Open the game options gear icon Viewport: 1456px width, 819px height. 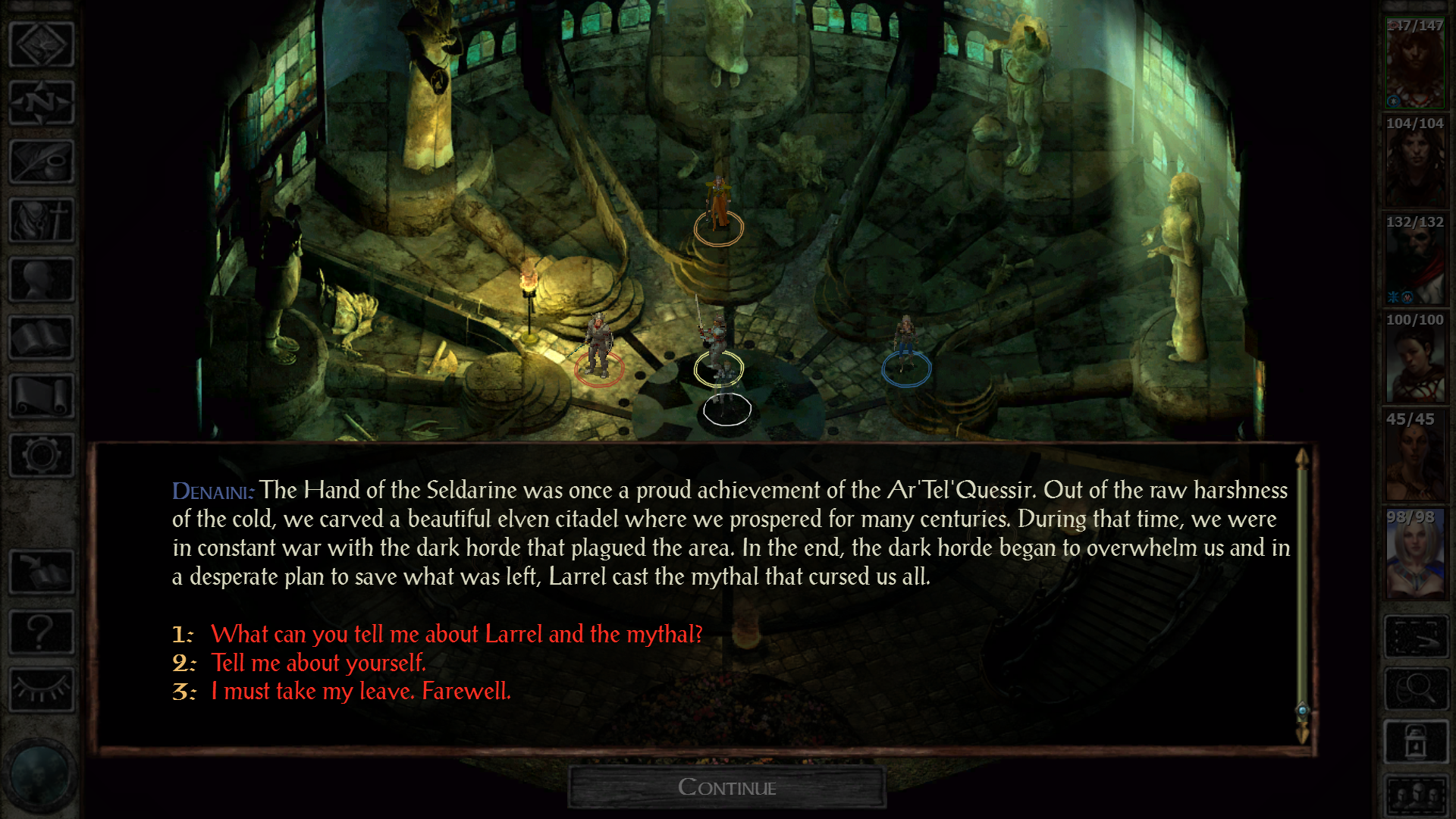[x=42, y=455]
